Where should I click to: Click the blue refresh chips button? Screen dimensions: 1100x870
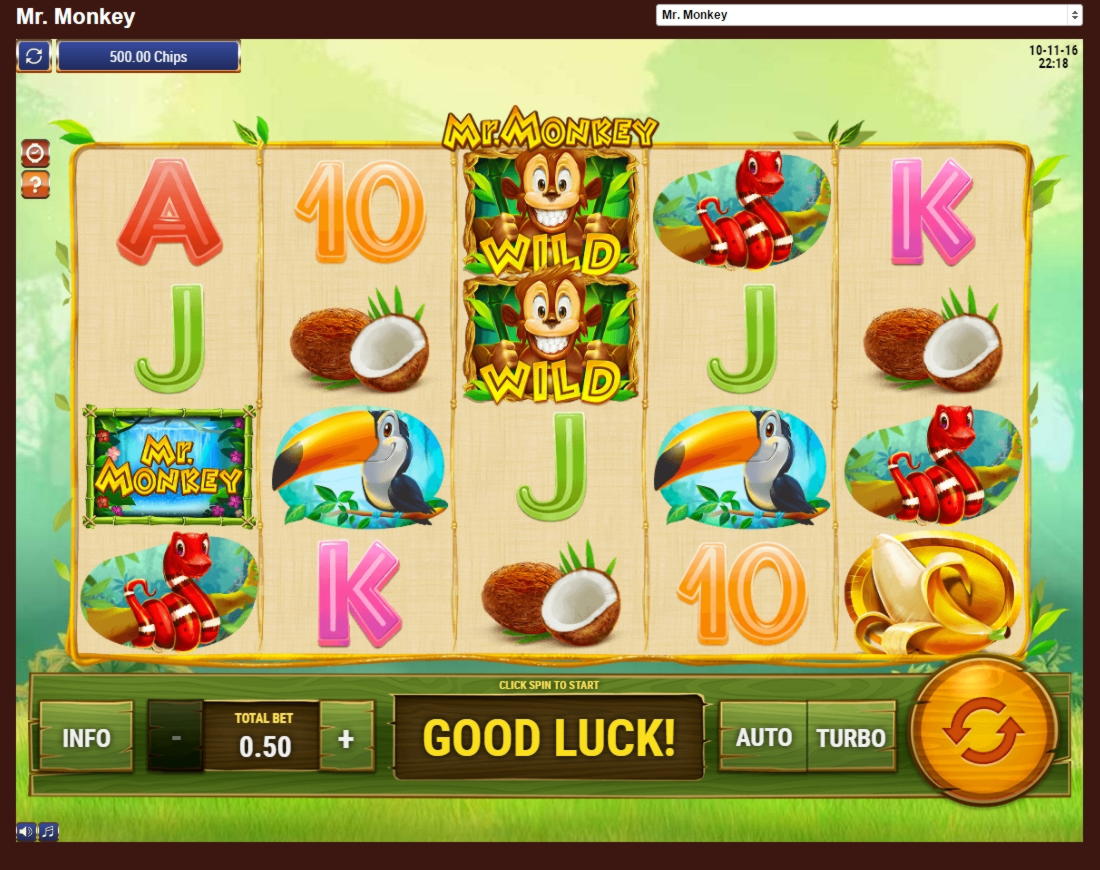34,56
